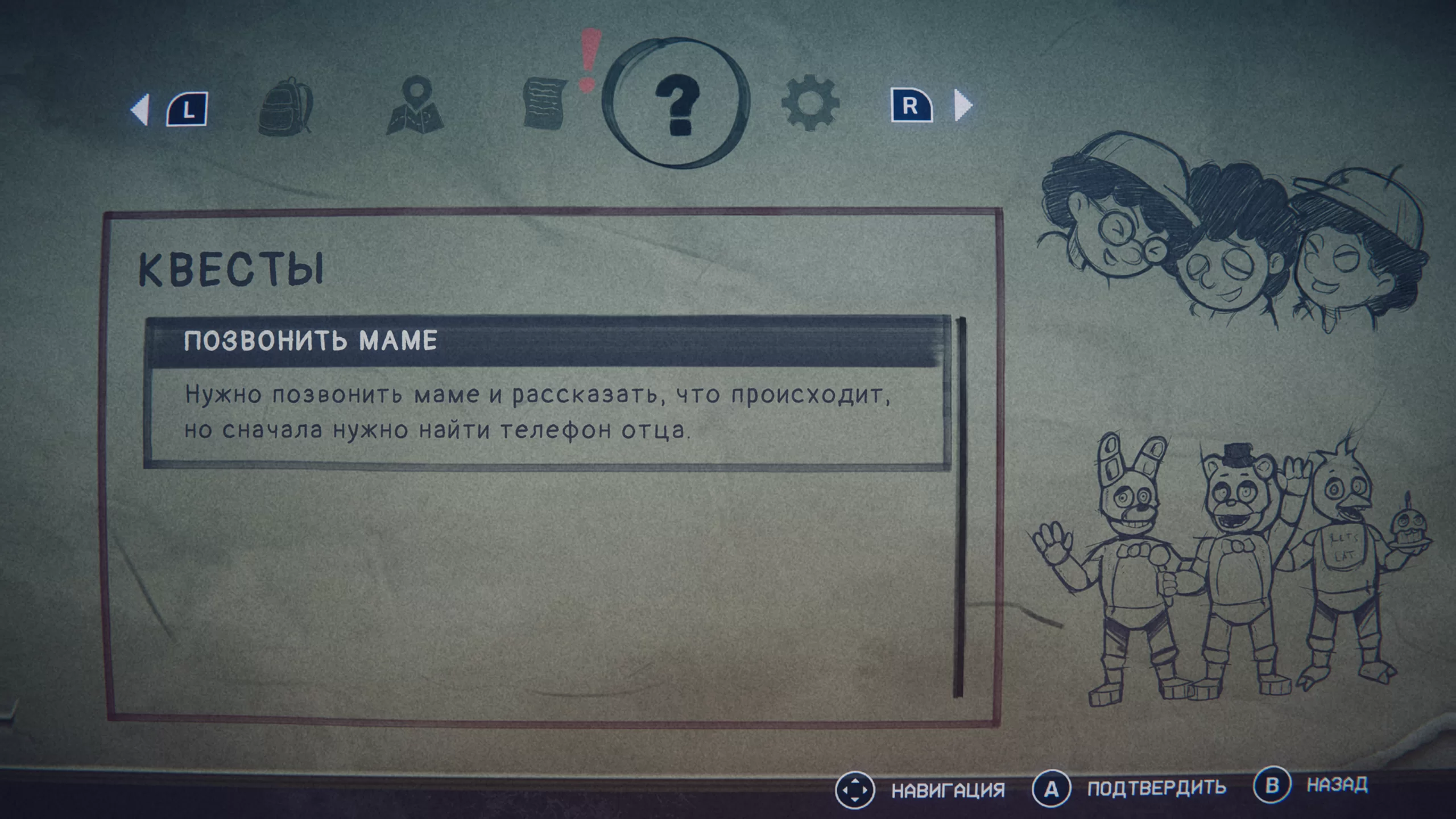
Task: Switch to the map tab
Action: (x=415, y=106)
